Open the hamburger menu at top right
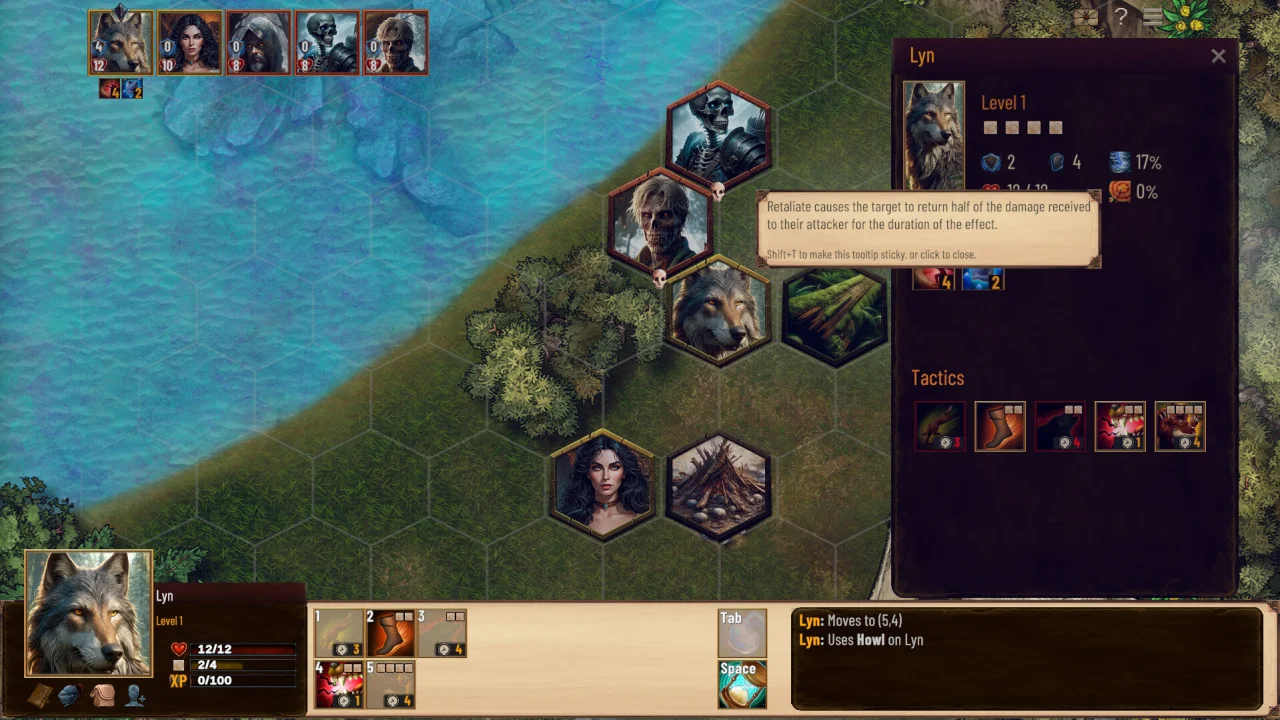This screenshot has width=1280, height=720. (x=1154, y=16)
